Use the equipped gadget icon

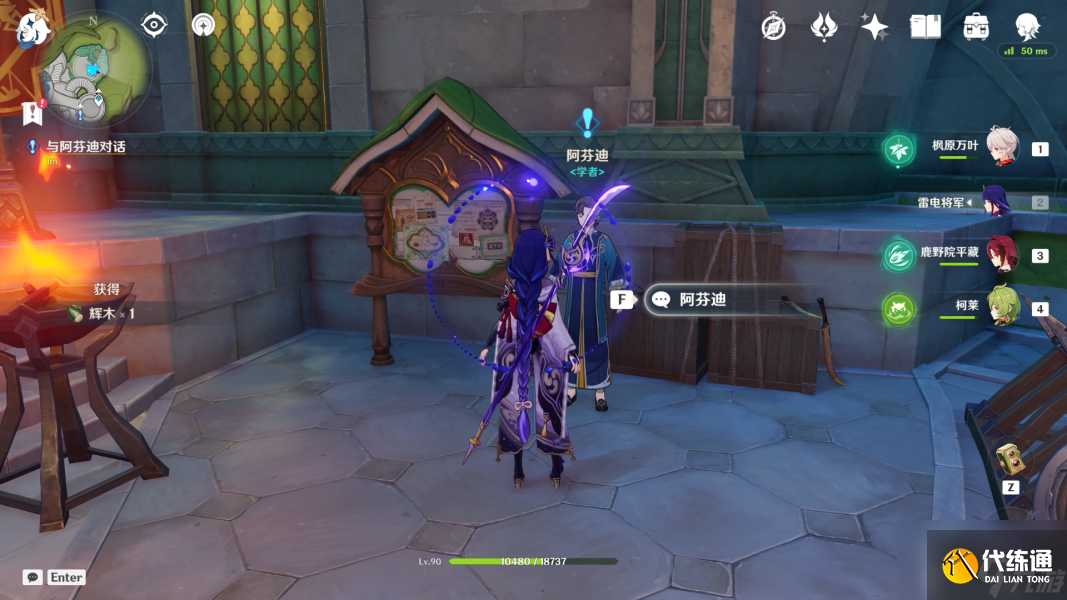tap(1009, 460)
